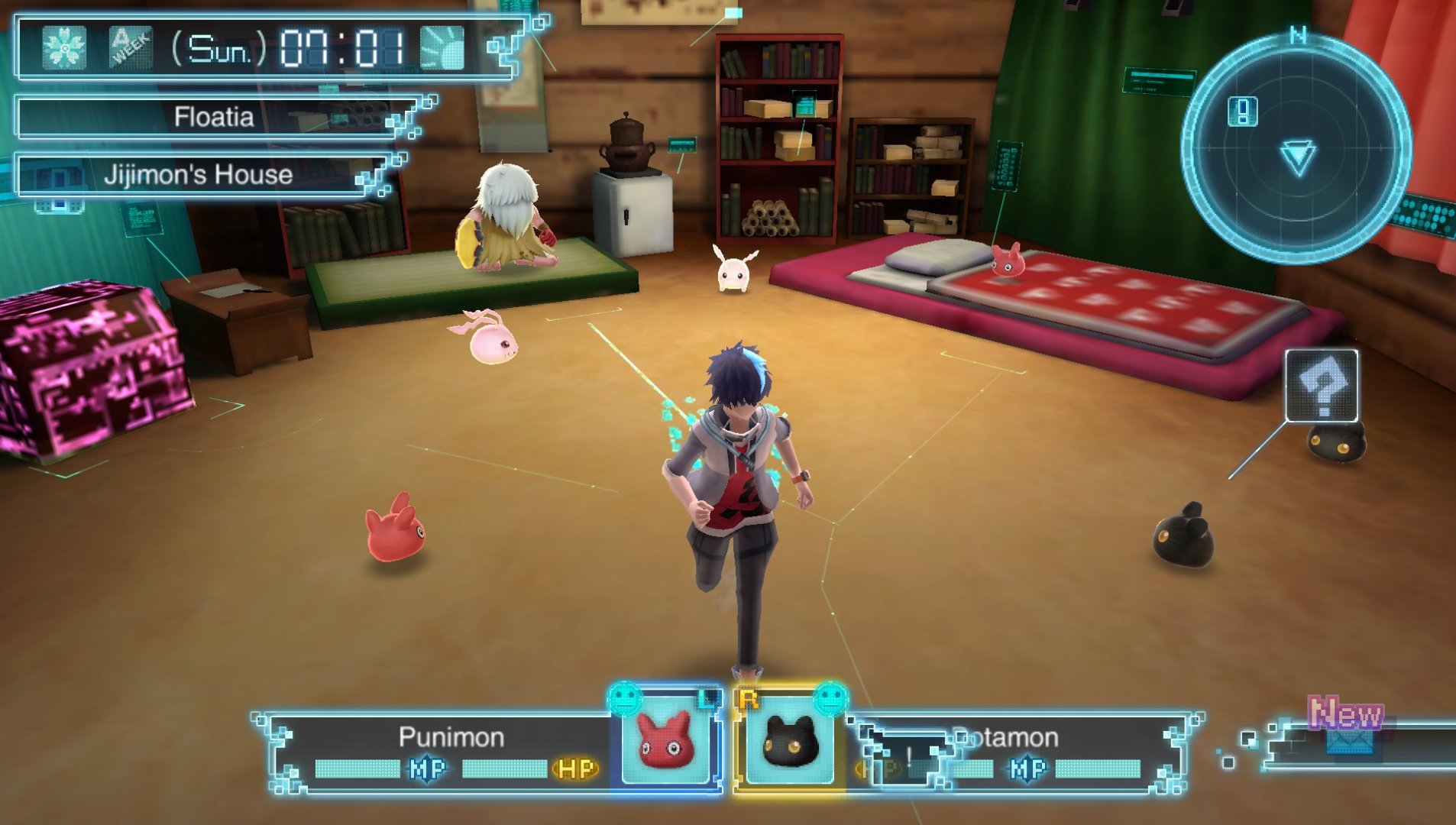Click the Jijimon's House location label

198,175
